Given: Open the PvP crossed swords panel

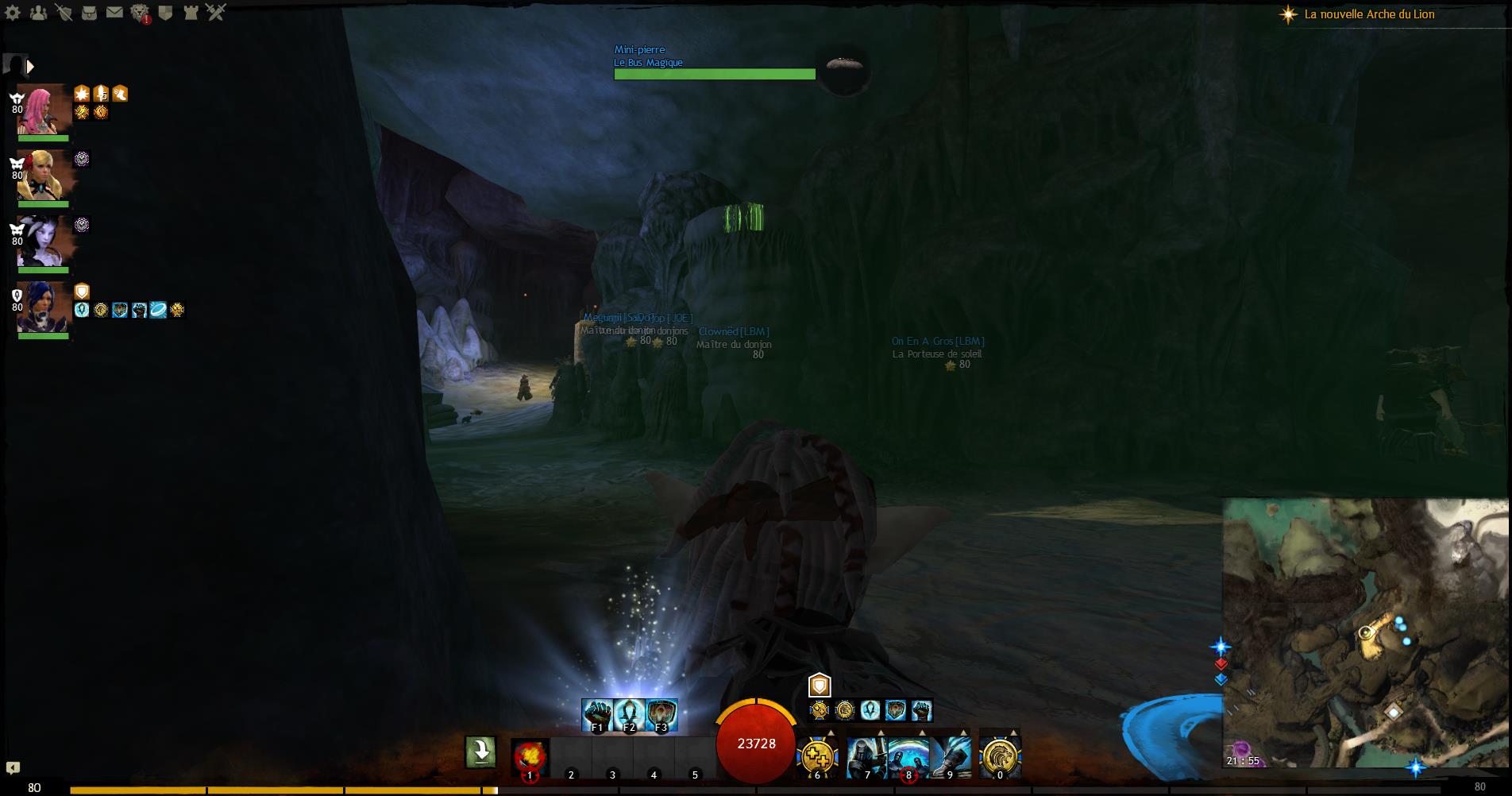Looking at the screenshot, I should [216, 13].
